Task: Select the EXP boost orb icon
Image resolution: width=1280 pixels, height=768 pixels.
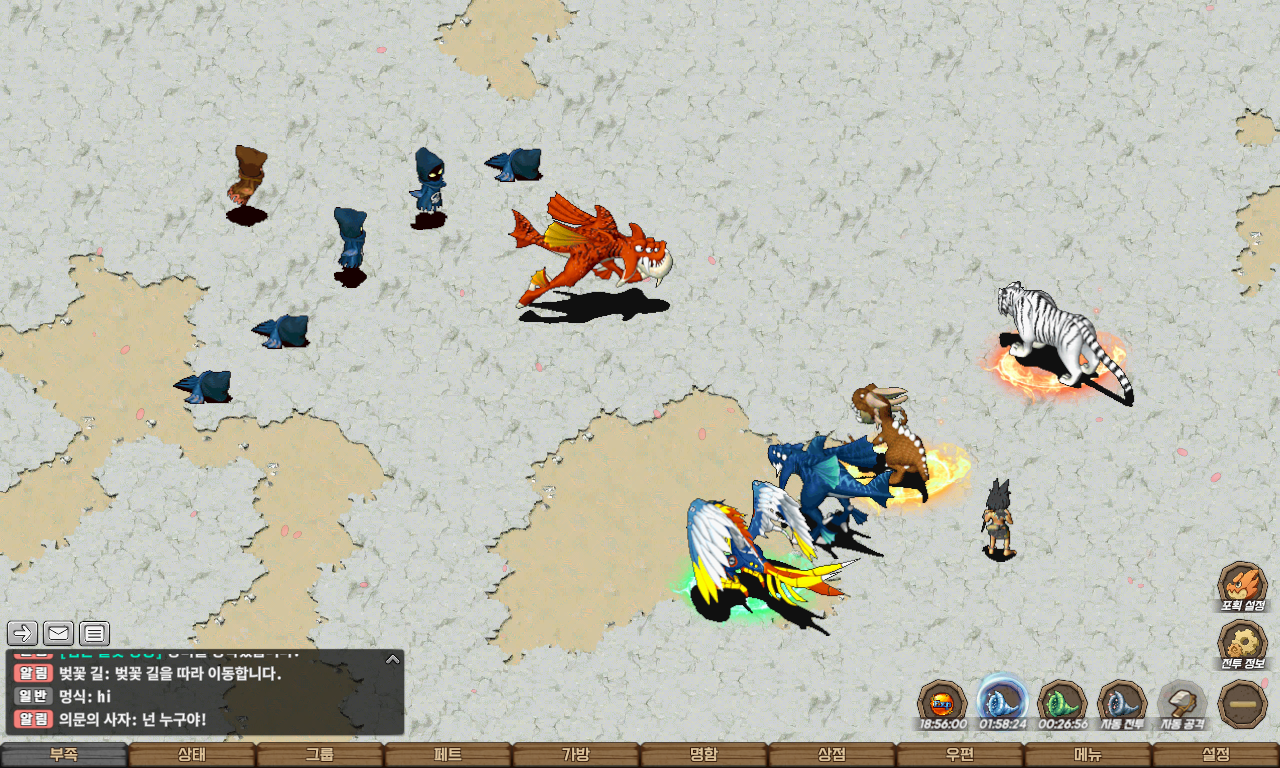Action: click(942, 703)
